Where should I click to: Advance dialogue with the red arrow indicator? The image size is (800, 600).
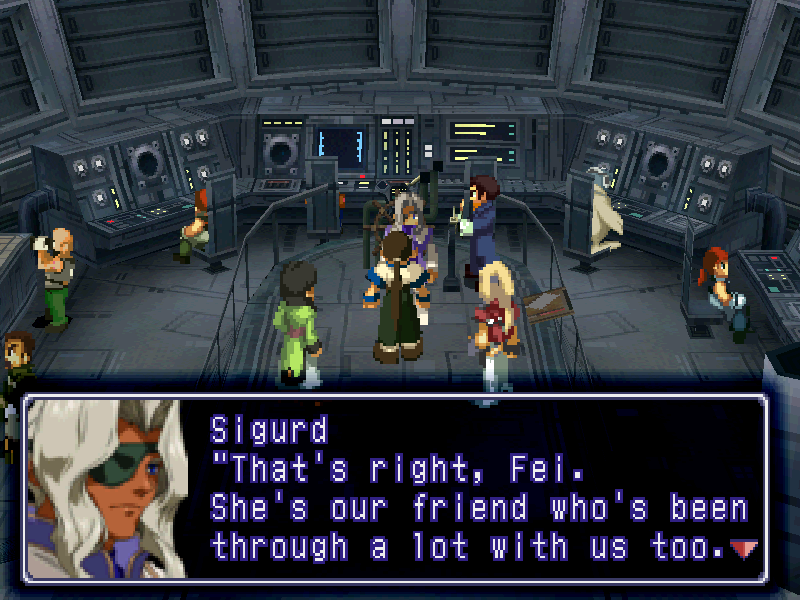tap(744, 548)
